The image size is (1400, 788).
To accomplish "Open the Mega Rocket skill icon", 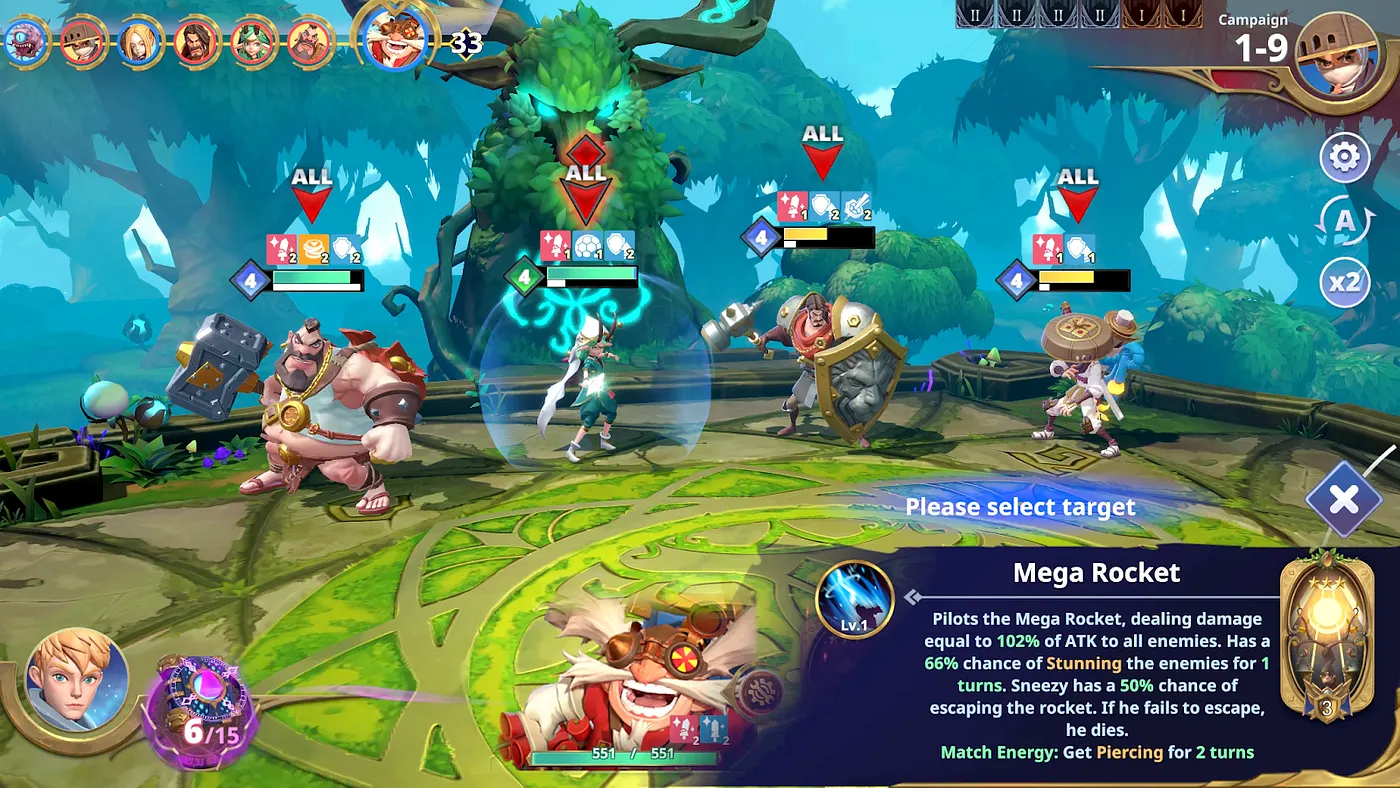I will pyautogui.click(x=855, y=599).
